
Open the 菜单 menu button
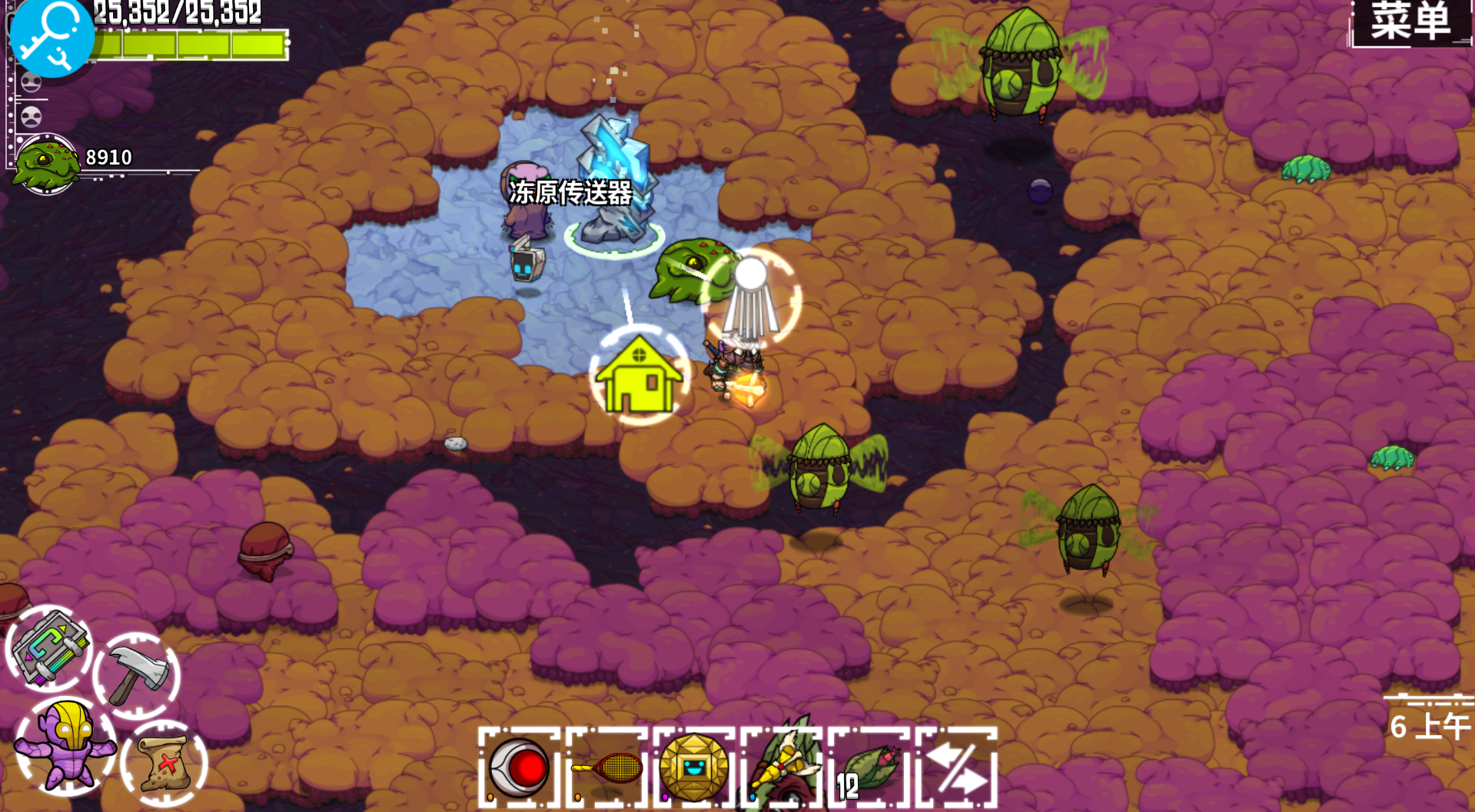coord(1410,22)
